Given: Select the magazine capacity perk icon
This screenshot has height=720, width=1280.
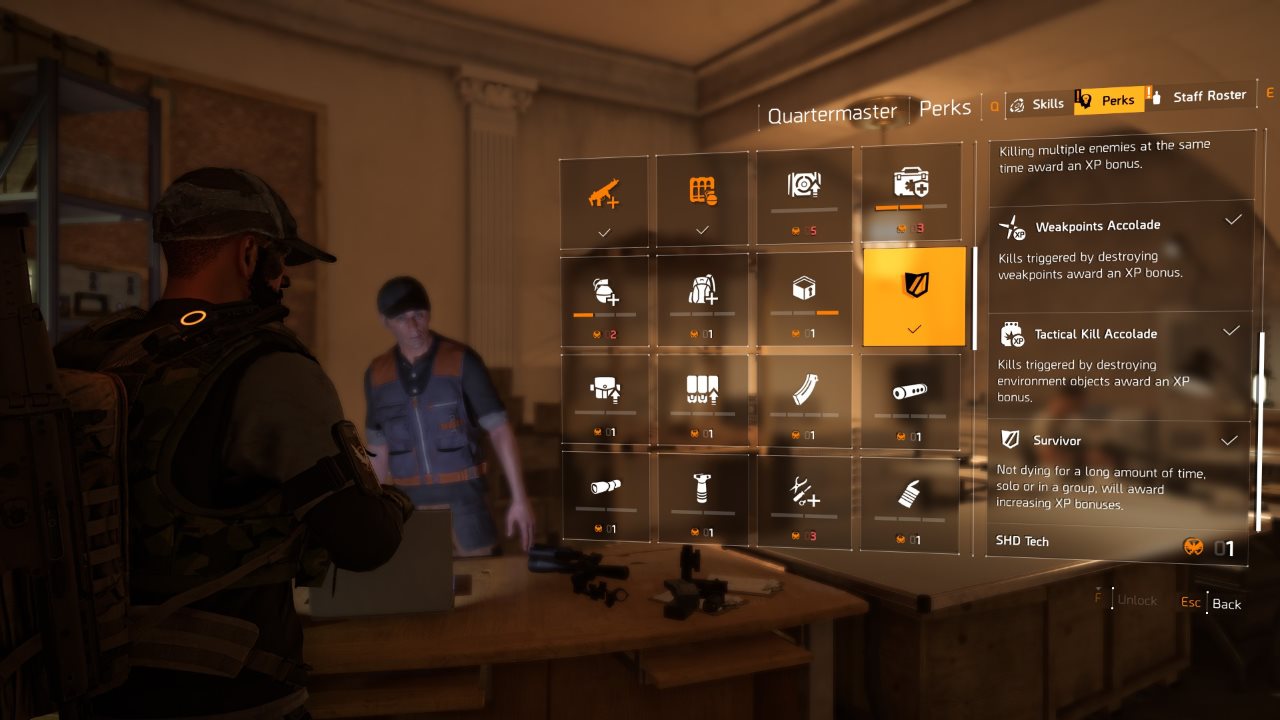Looking at the screenshot, I should tap(805, 393).
